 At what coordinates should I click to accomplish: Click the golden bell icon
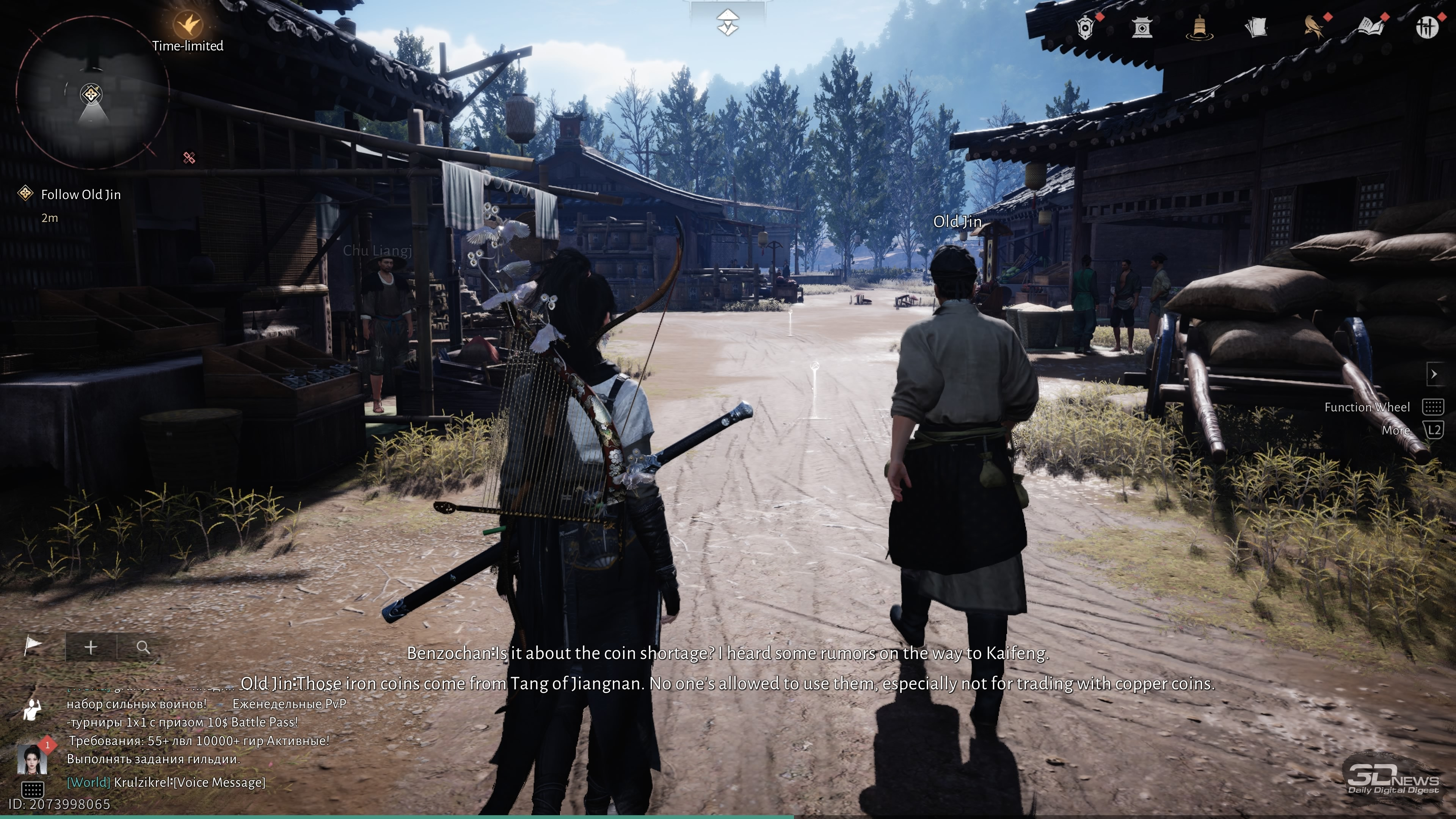coord(1199,27)
